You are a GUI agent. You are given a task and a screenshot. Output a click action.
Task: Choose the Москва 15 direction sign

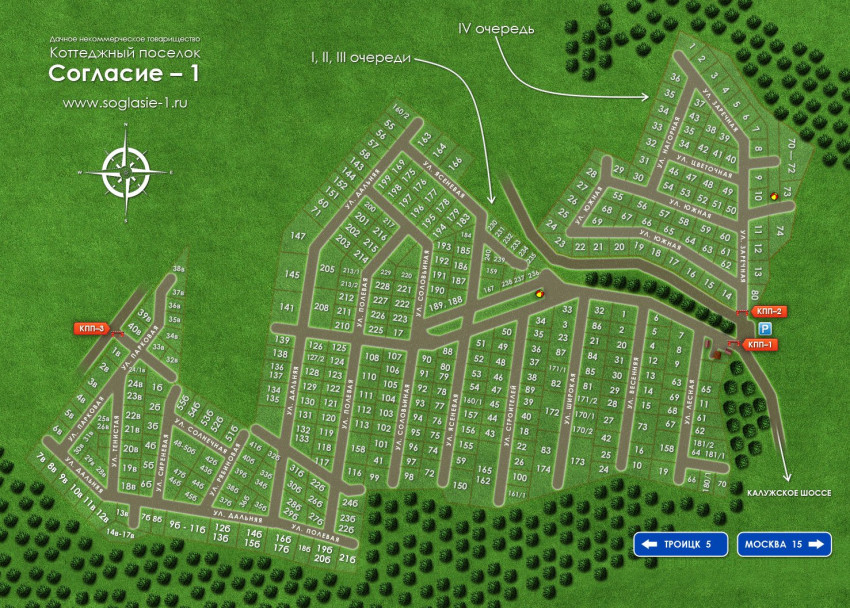coord(784,544)
